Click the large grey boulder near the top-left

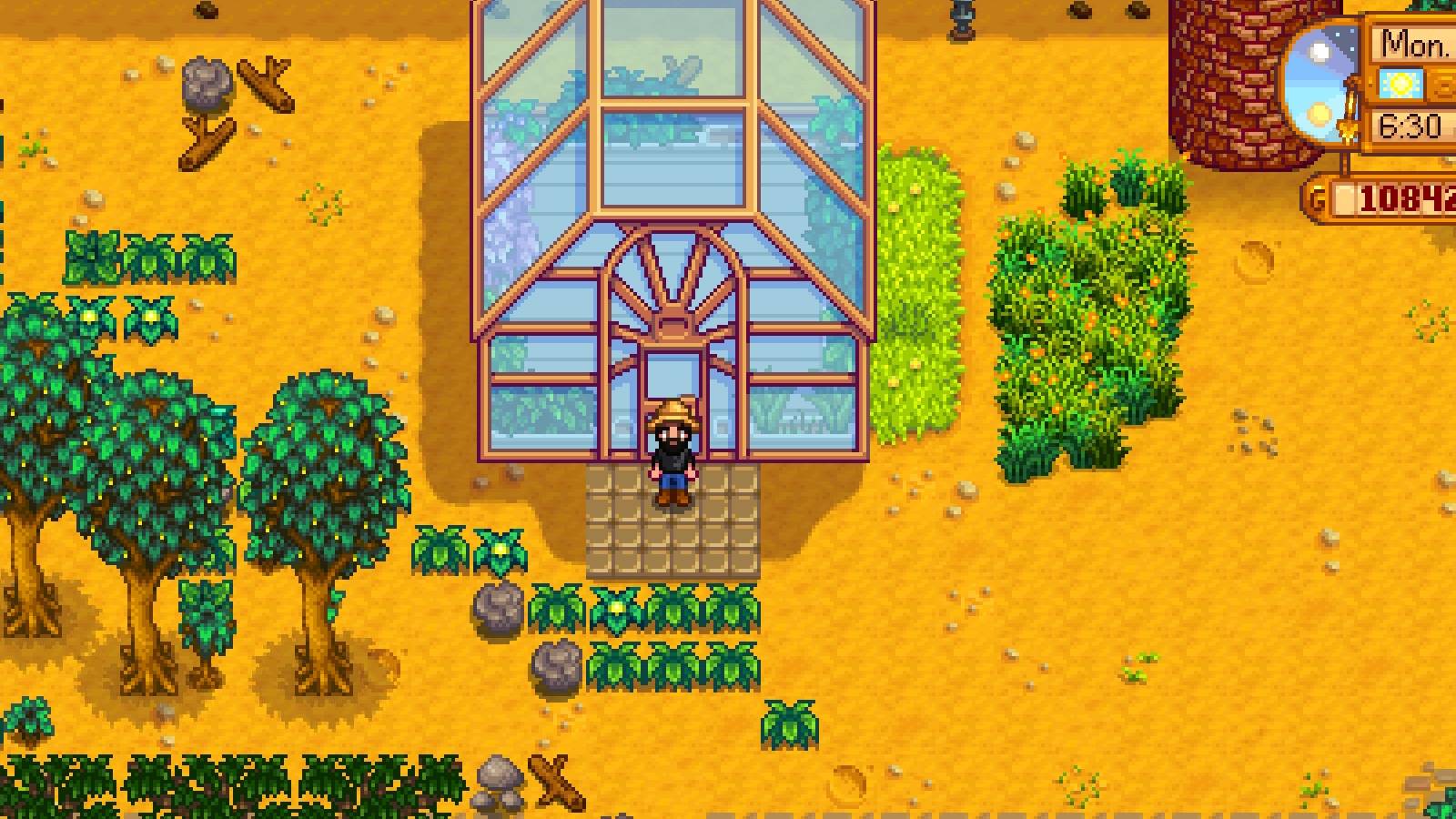pos(205,86)
